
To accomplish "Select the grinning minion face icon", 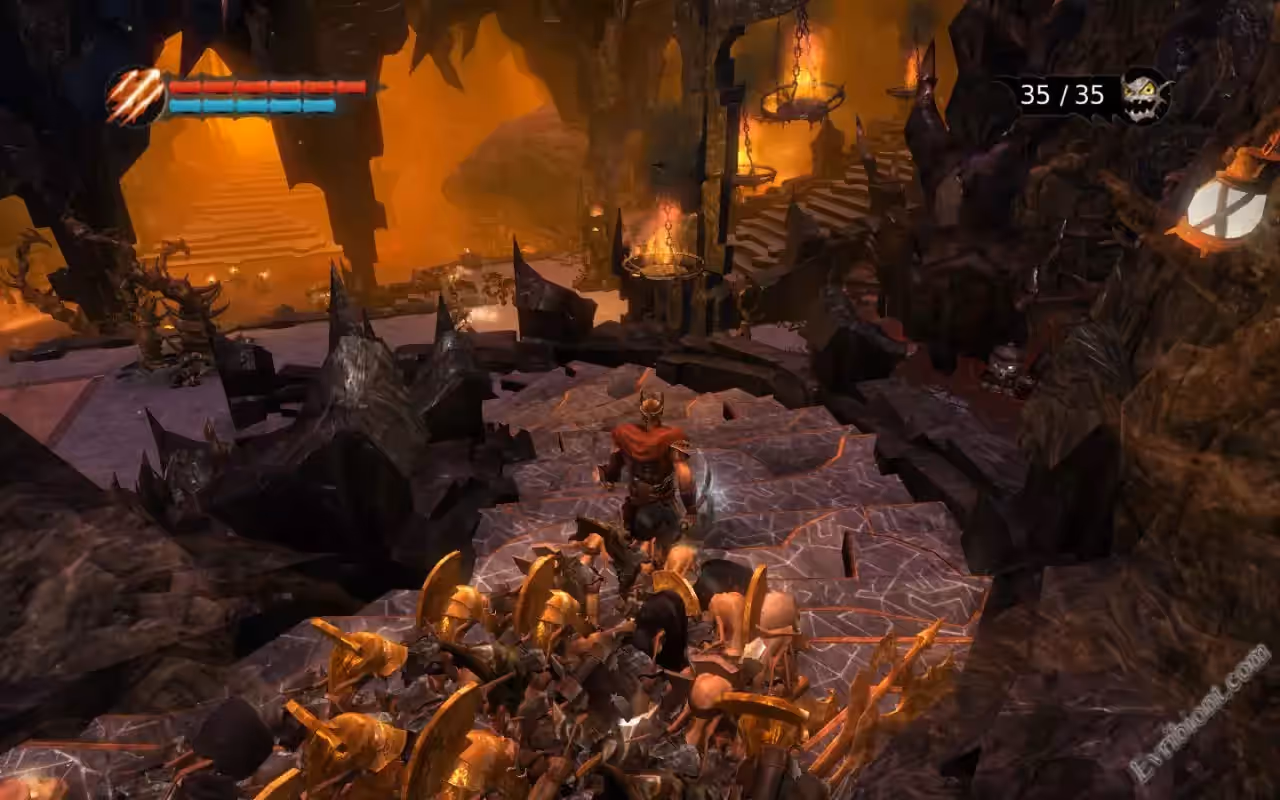I will [x=1144, y=95].
